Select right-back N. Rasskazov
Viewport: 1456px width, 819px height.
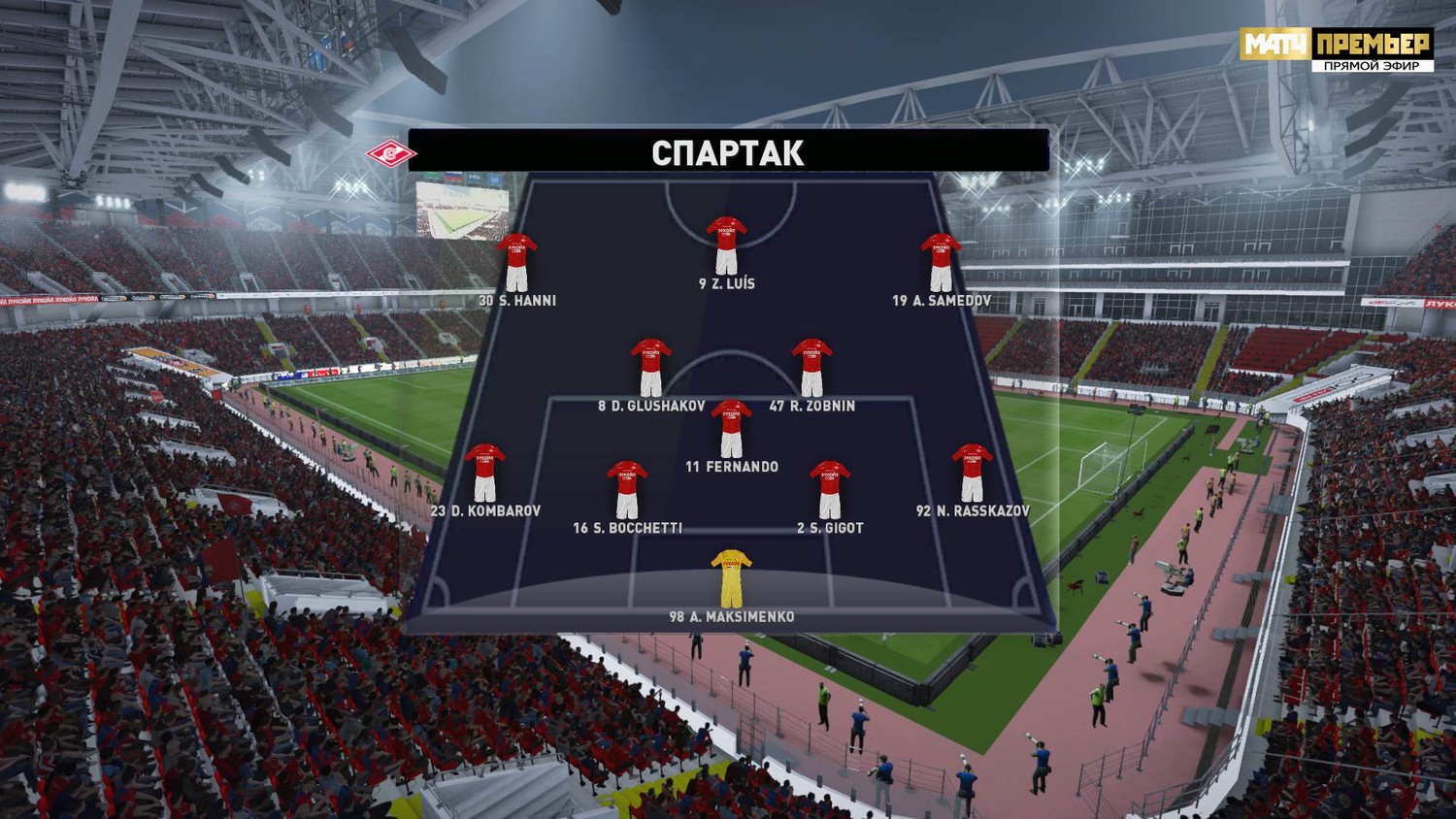coord(972,473)
